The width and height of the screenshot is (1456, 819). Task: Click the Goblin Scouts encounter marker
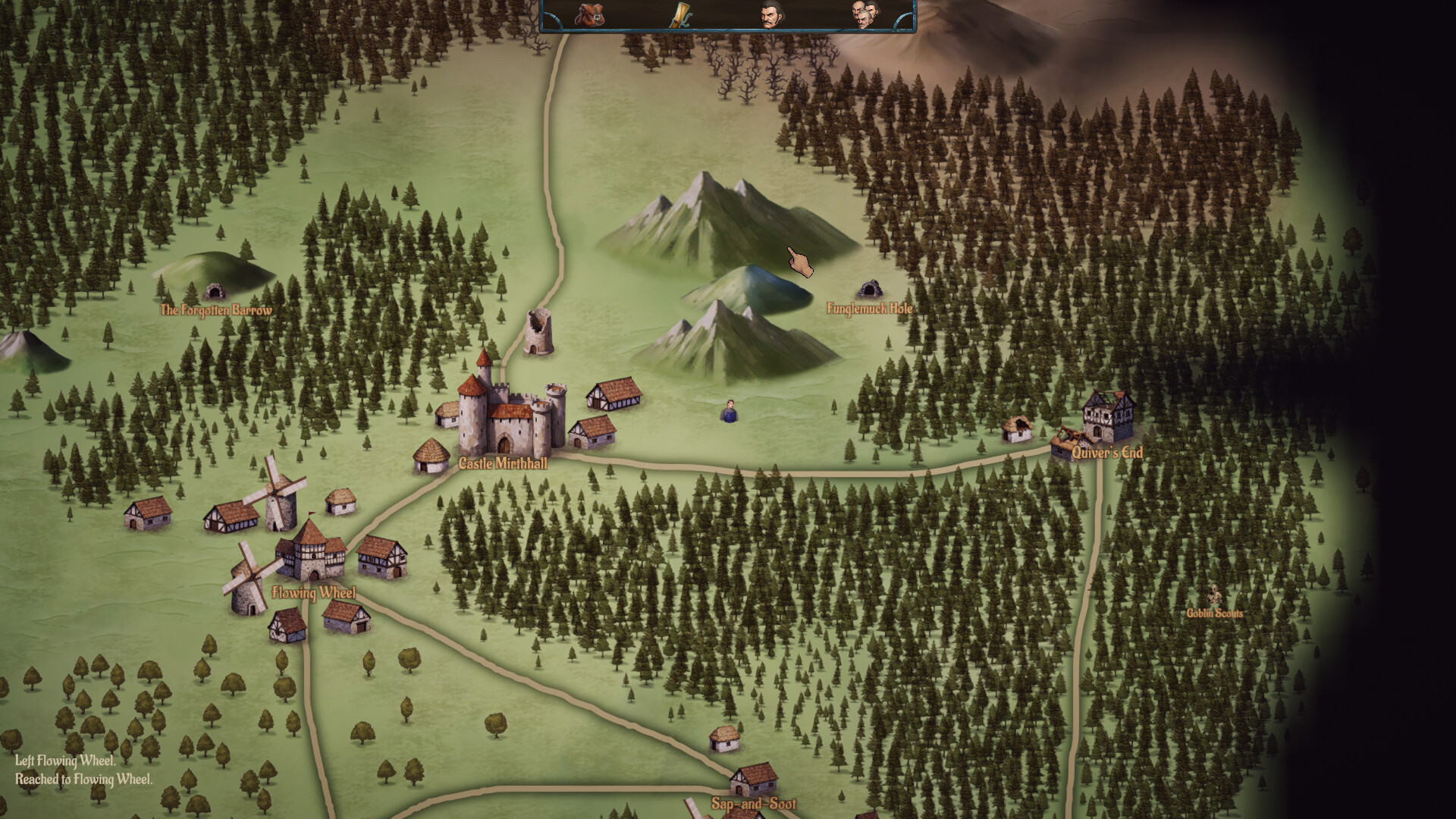point(1215,595)
